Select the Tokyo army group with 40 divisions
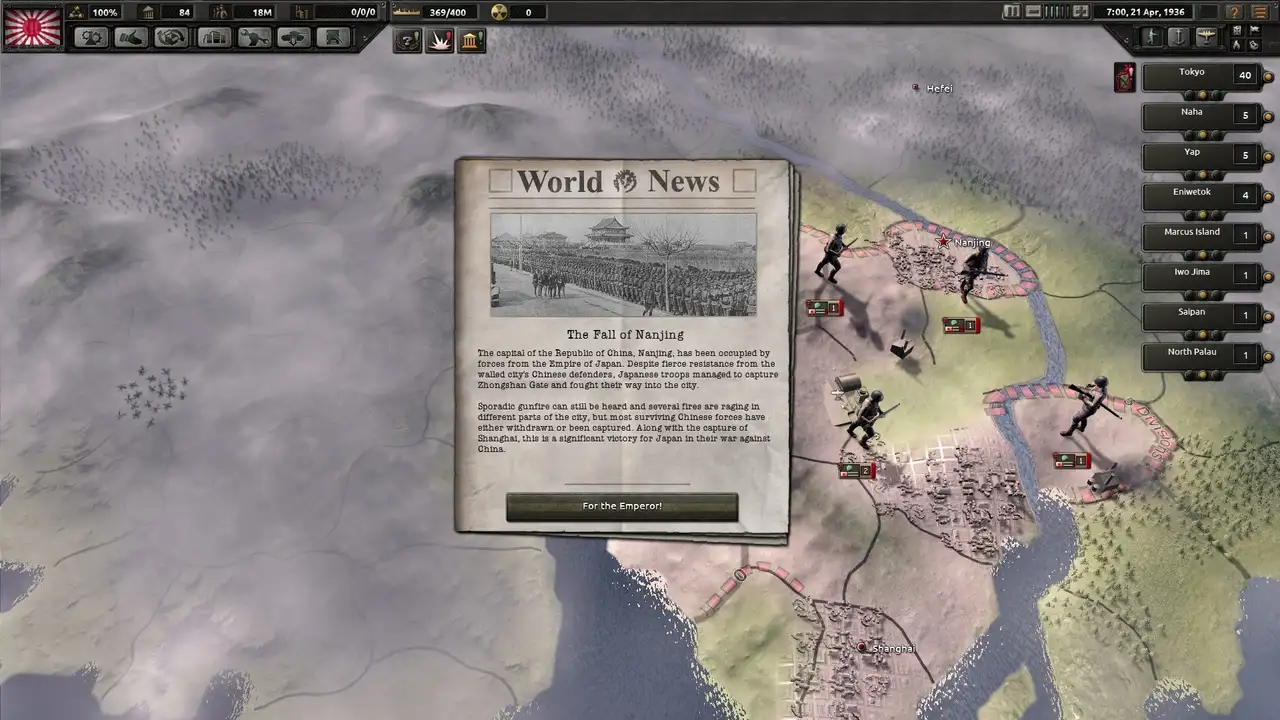 [1198, 76]
